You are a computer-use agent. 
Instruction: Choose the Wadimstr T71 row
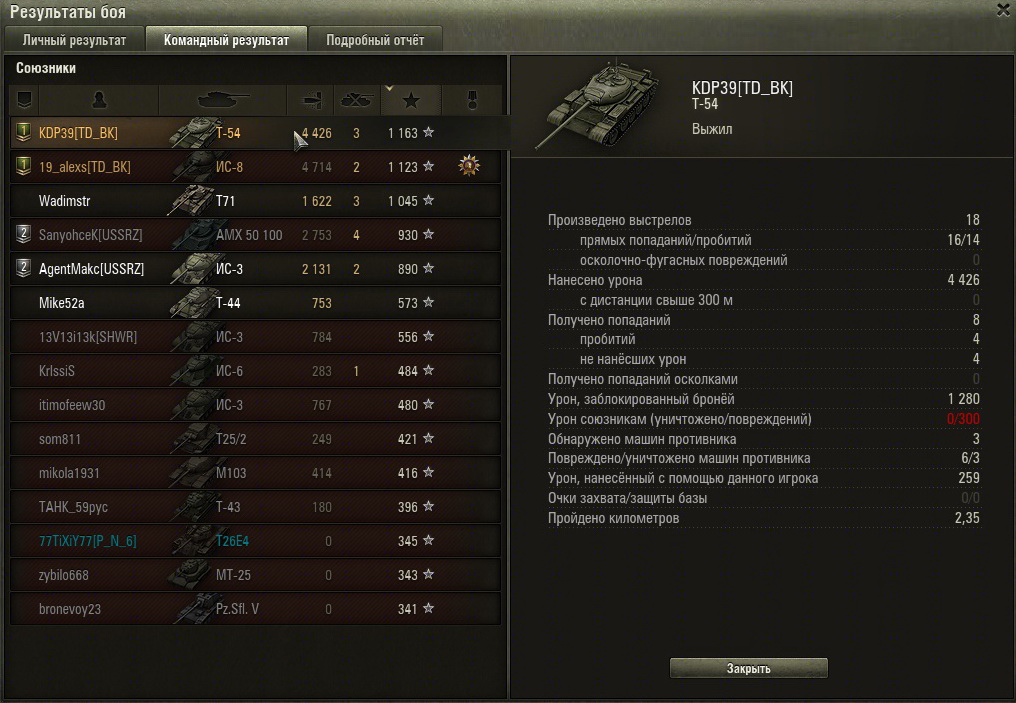255,201
